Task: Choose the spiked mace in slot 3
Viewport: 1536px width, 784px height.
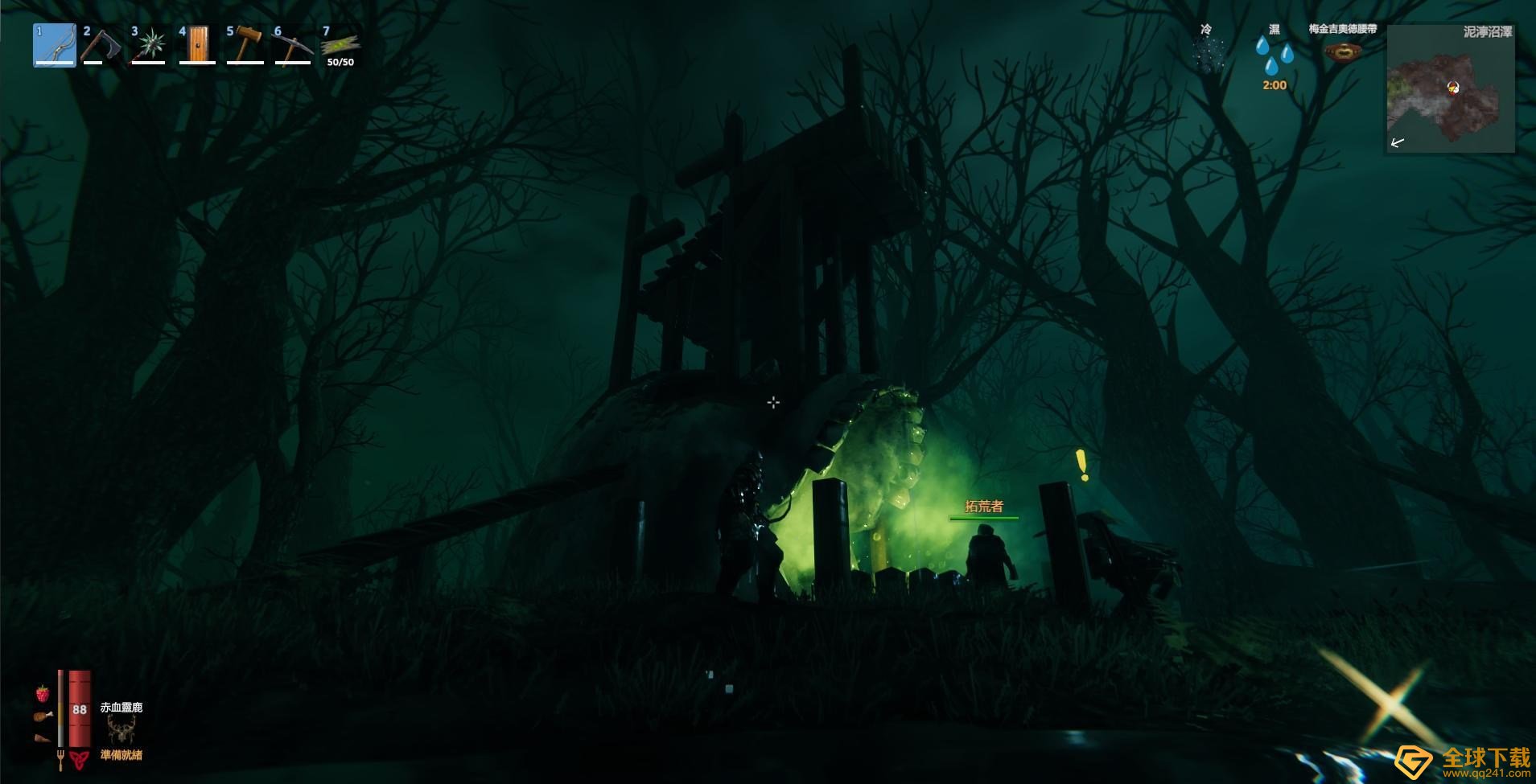Action: pos(150,45)
